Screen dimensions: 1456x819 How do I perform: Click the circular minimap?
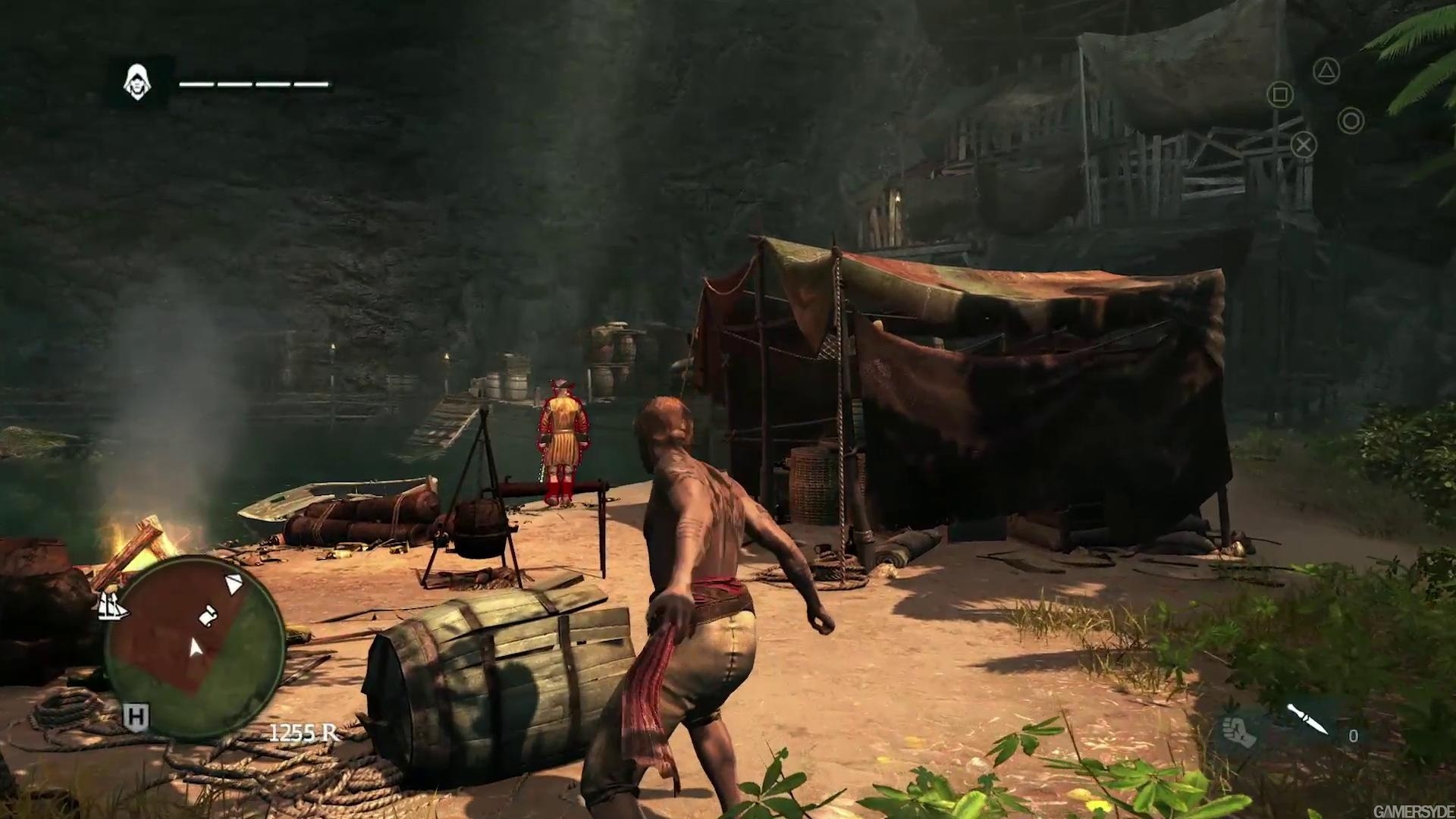point(196,645)
